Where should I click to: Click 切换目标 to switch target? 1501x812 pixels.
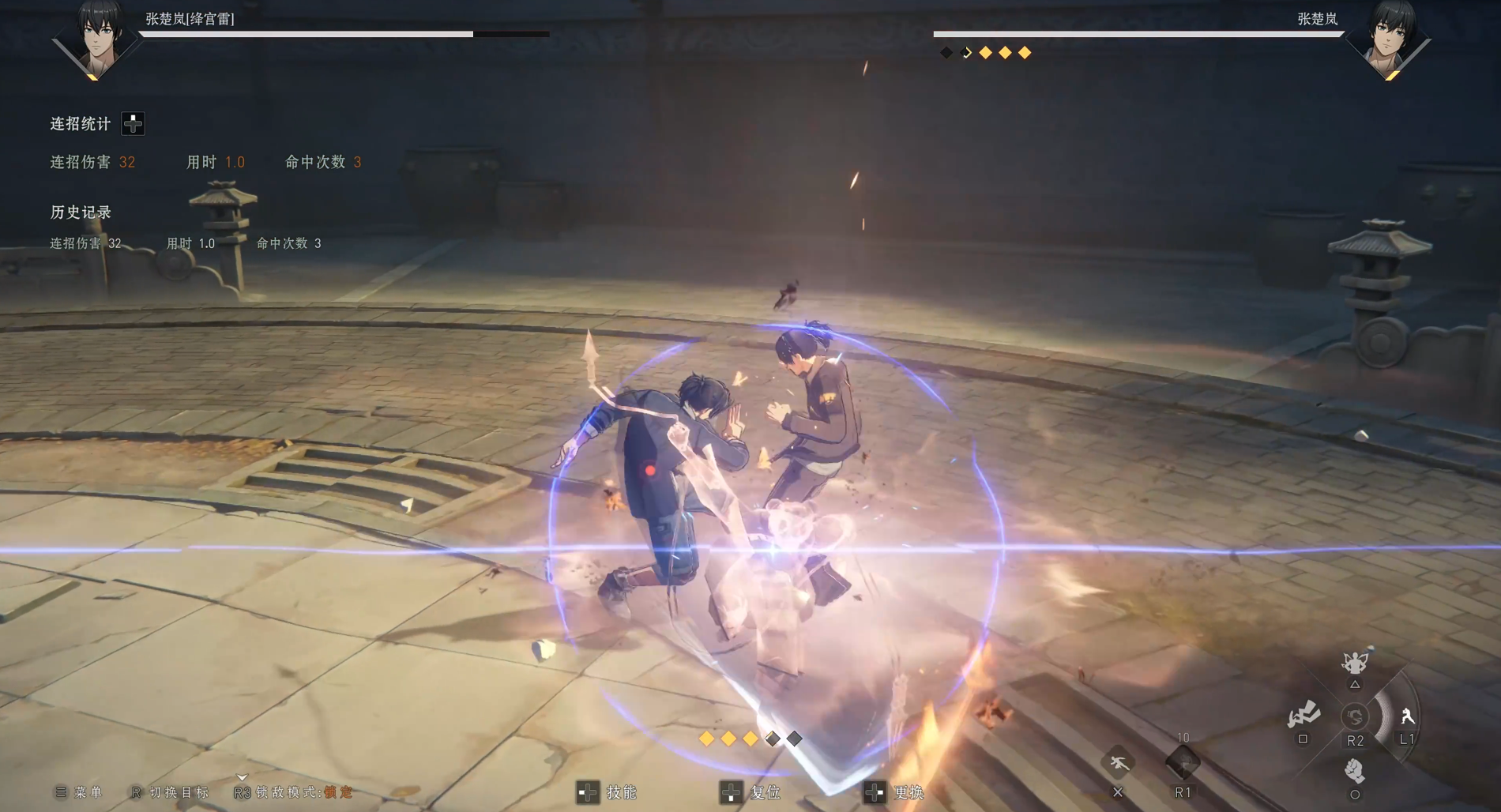click(171, 792)
